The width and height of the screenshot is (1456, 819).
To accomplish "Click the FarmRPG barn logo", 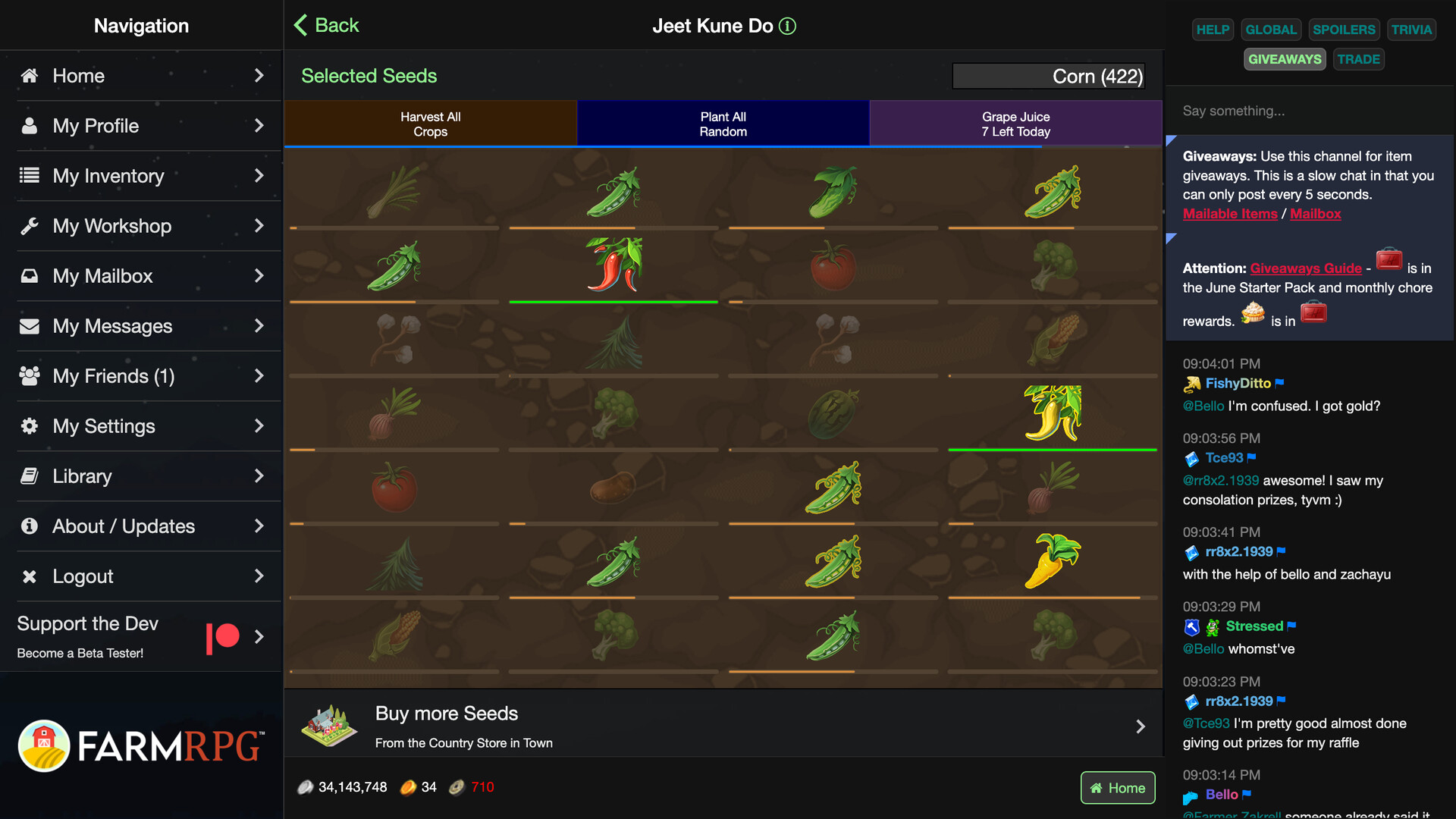I will 45,745.
